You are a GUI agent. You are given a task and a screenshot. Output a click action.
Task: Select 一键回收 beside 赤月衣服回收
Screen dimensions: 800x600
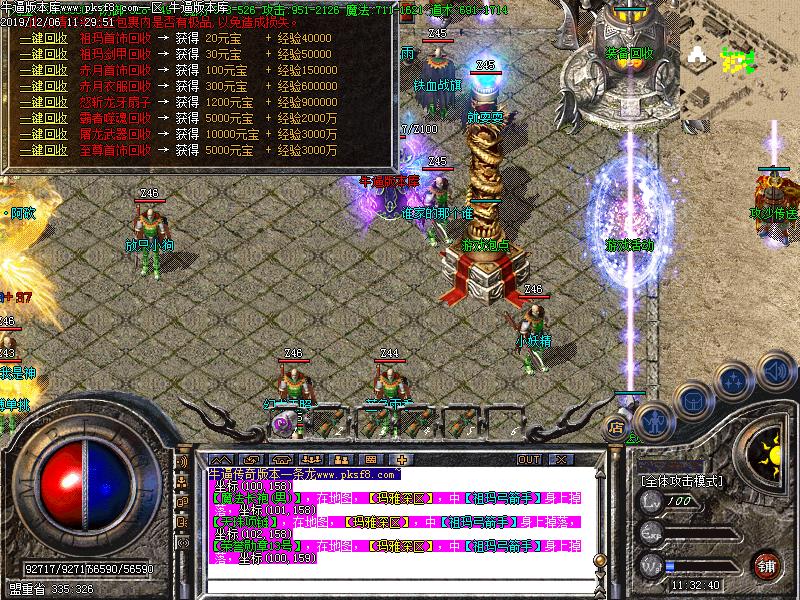tap(42, 86)
